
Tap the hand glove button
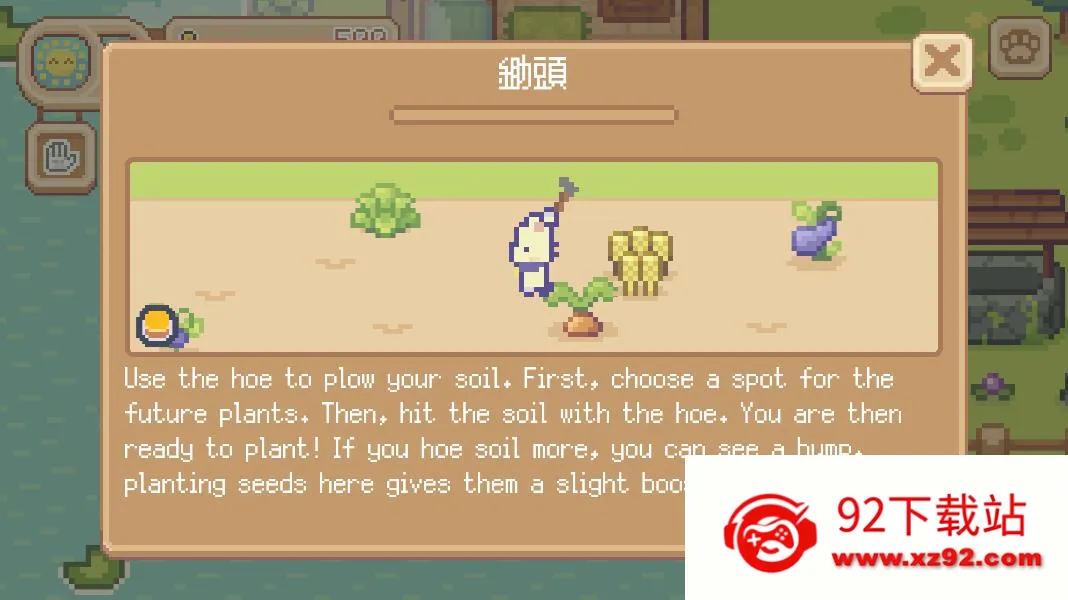click(60, 157)
